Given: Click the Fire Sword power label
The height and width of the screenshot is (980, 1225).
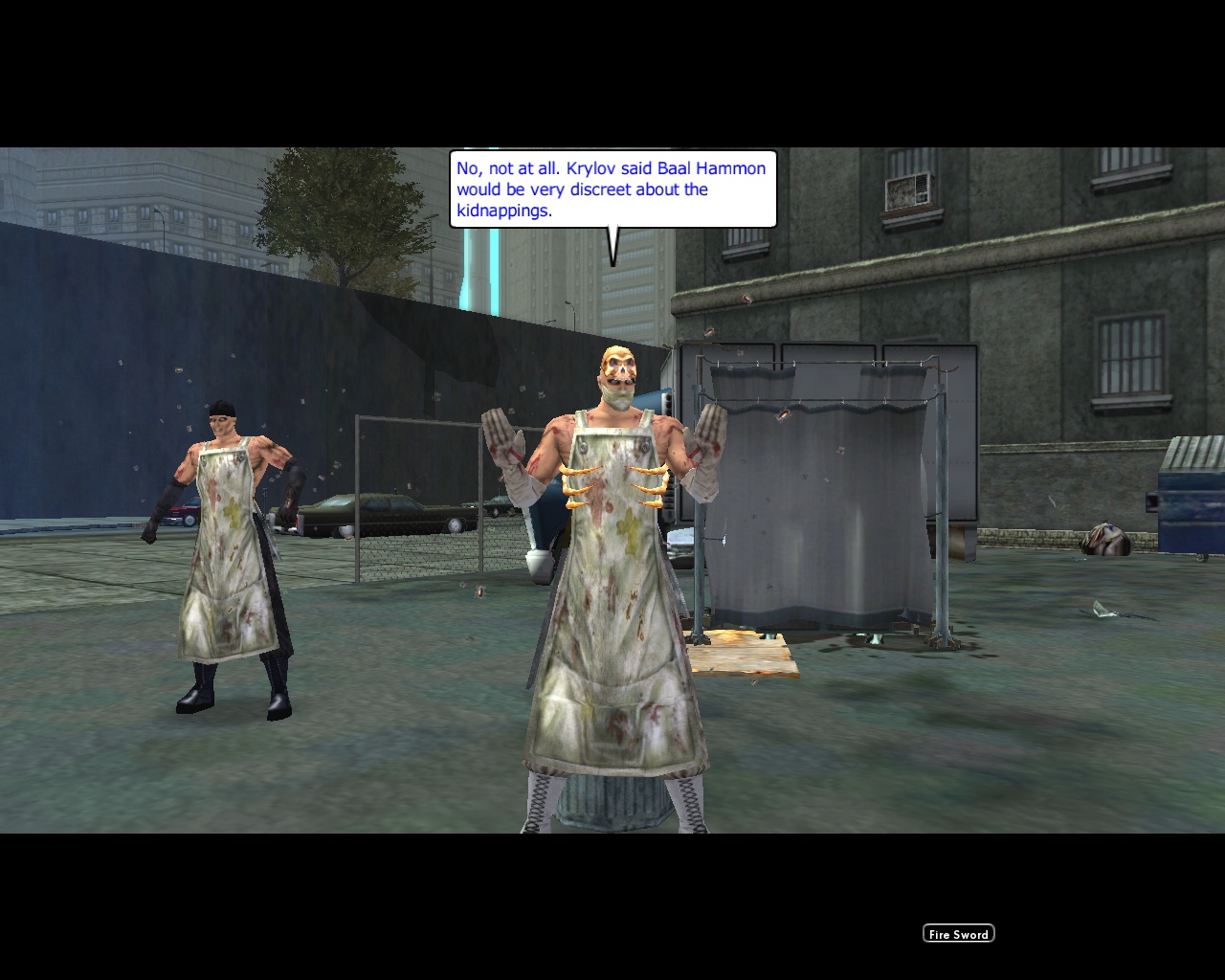Looking at the screenshot, I should click(x=957, y=933).
